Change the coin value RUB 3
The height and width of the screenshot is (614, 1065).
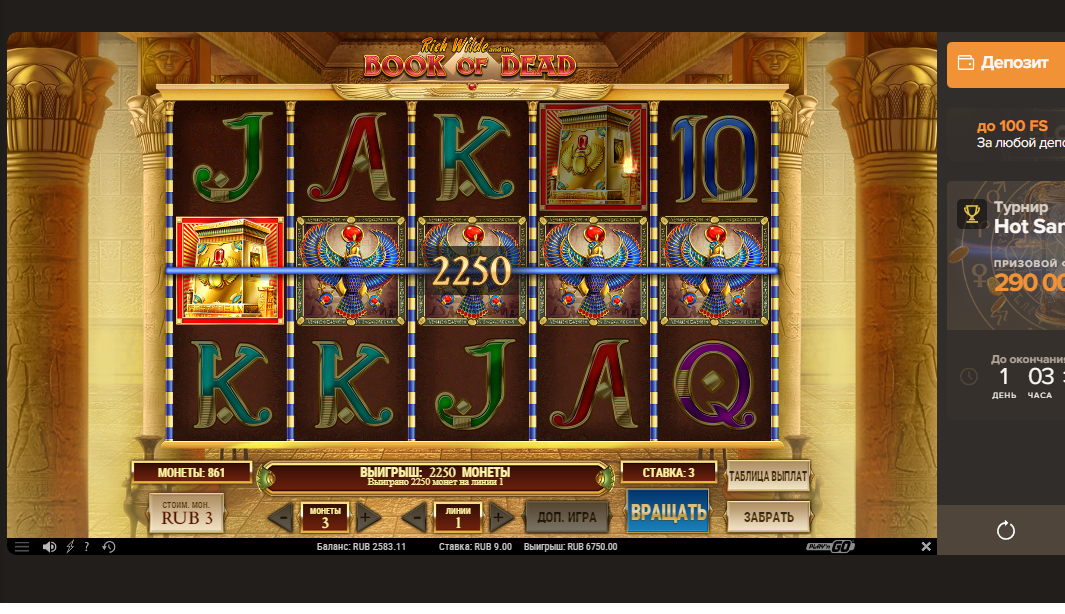tap(187, 515)
